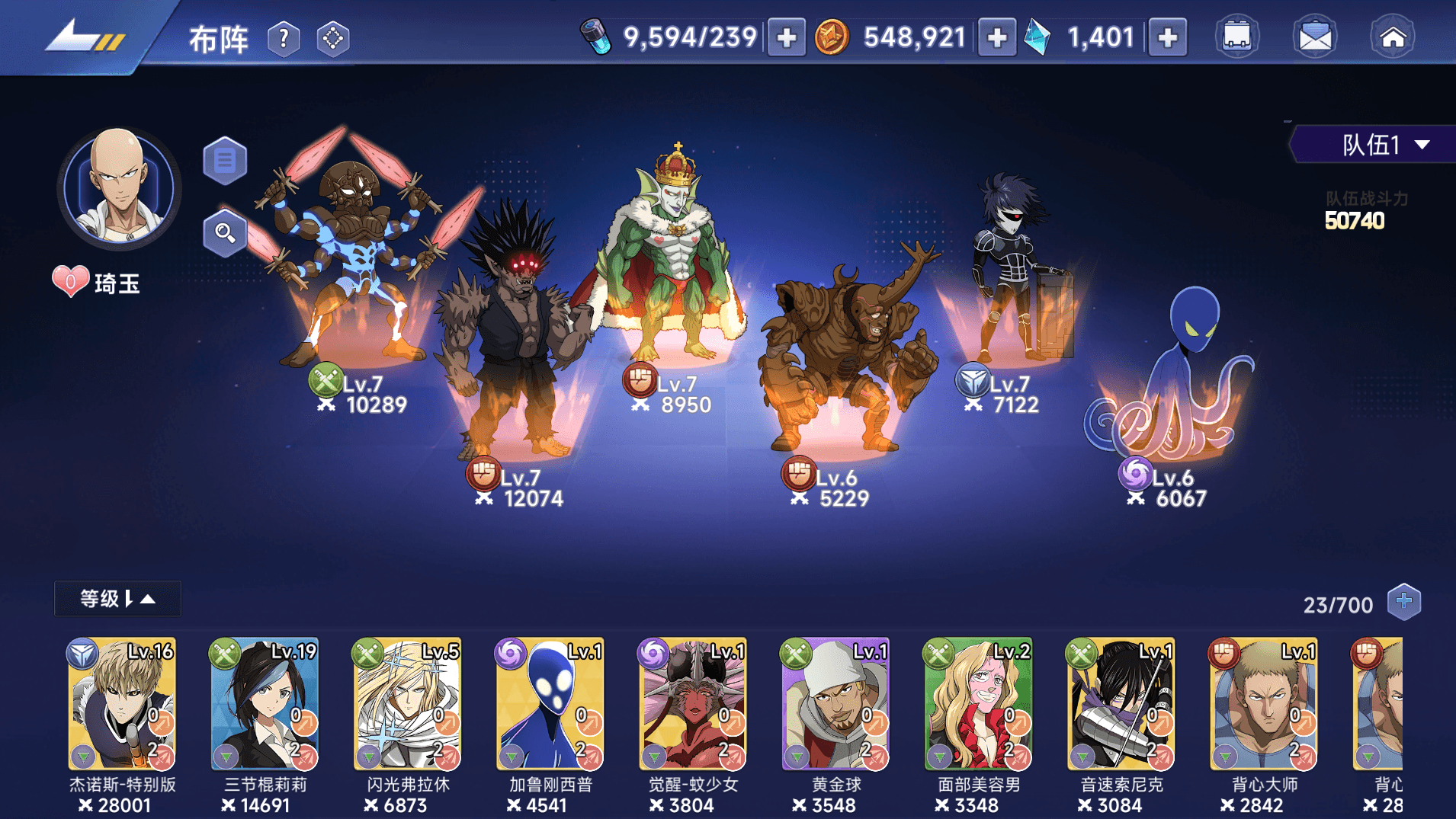Click the magnifying glass inspect button
This screenshot has width=1456, height=819.
[225, 232]
